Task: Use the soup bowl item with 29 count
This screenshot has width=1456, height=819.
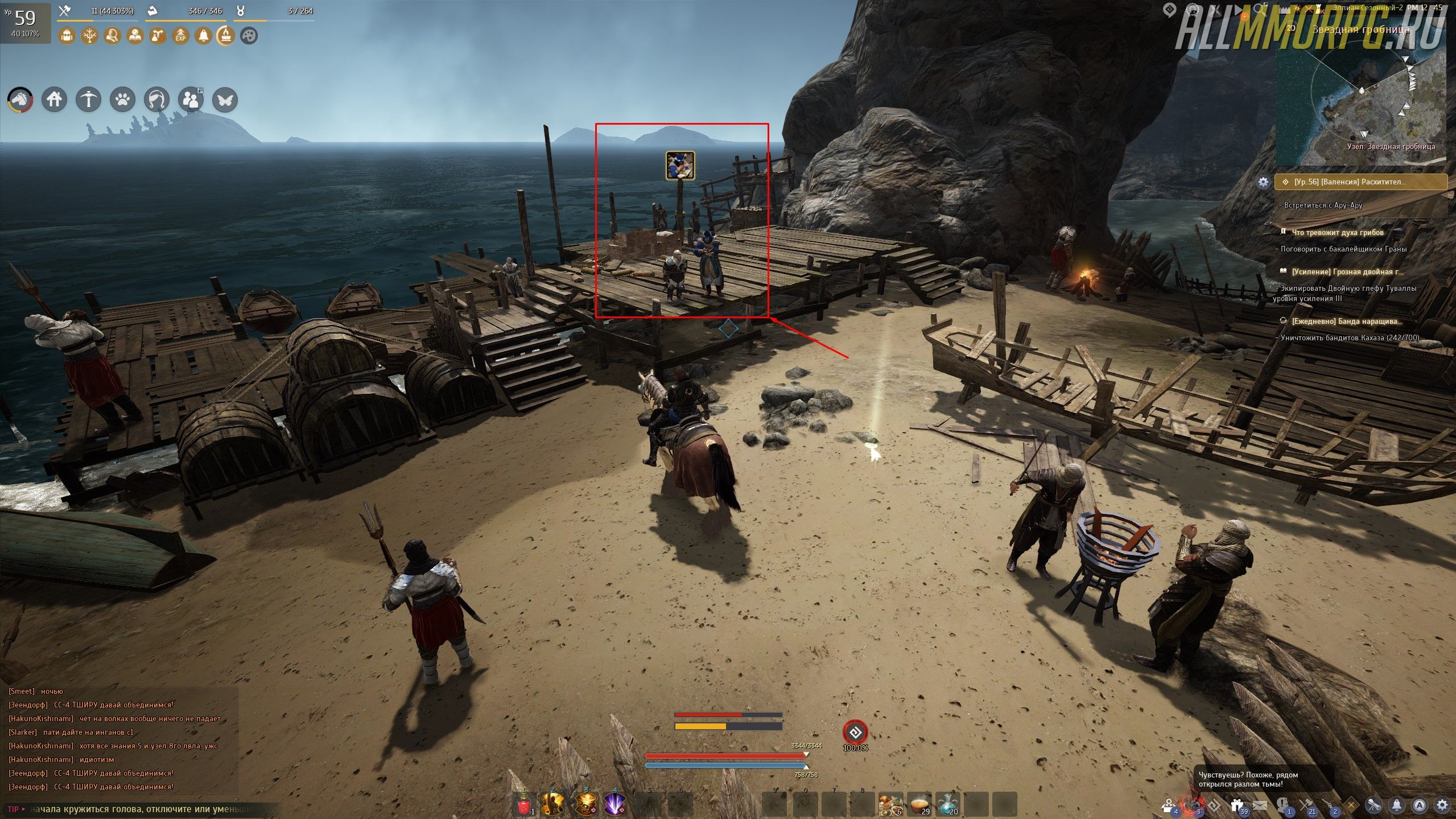Action: (x=919, y=804)
